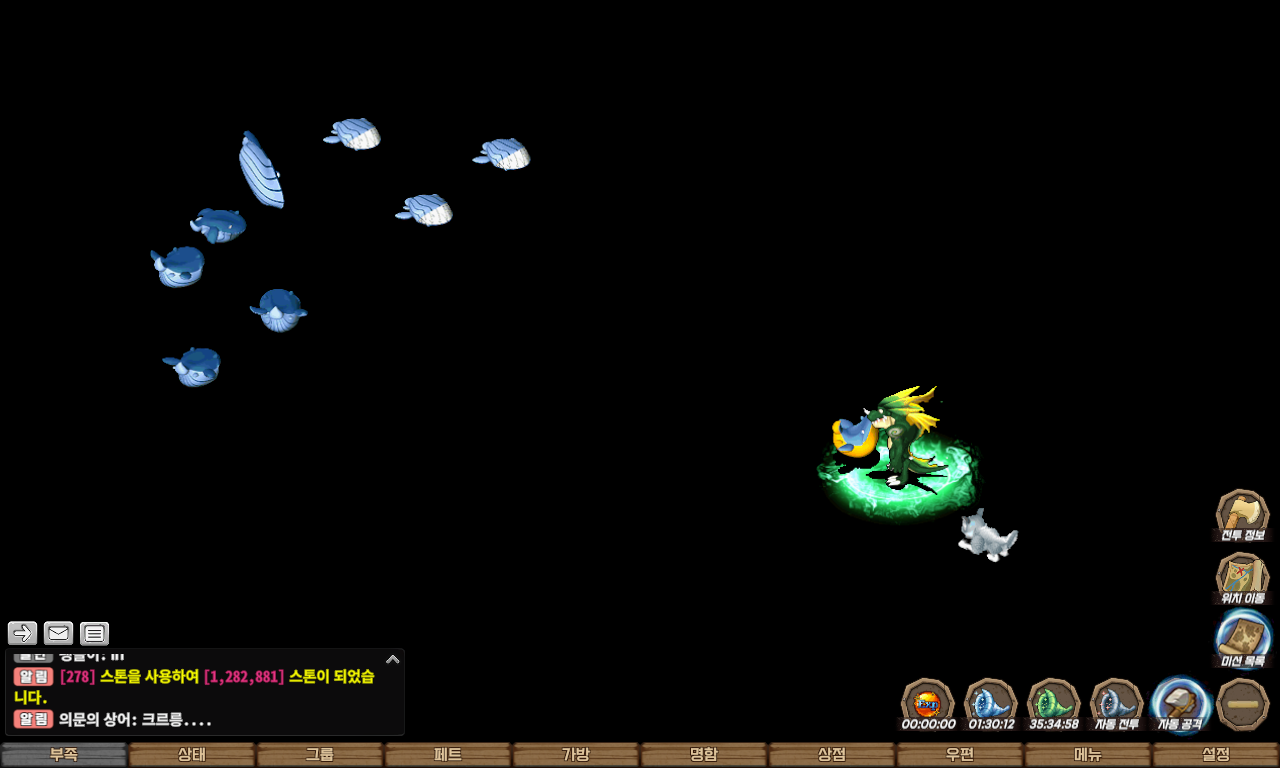Open the 가방 (bag) inventory
This screenshot has width=1280, height=768.
pyautogui.click(x=576, y=755)
